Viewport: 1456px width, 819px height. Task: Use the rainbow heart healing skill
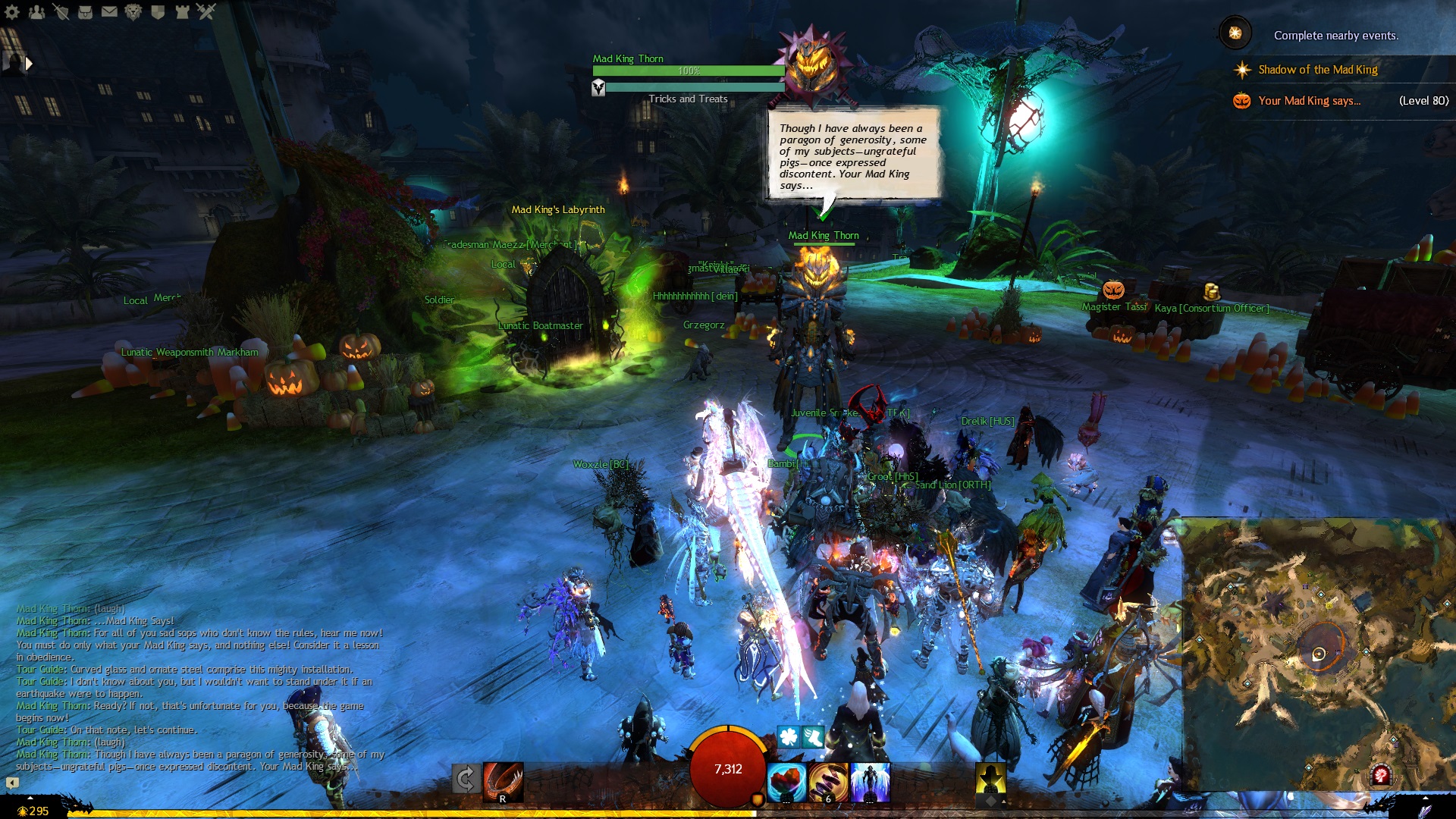tap(786, 783)
